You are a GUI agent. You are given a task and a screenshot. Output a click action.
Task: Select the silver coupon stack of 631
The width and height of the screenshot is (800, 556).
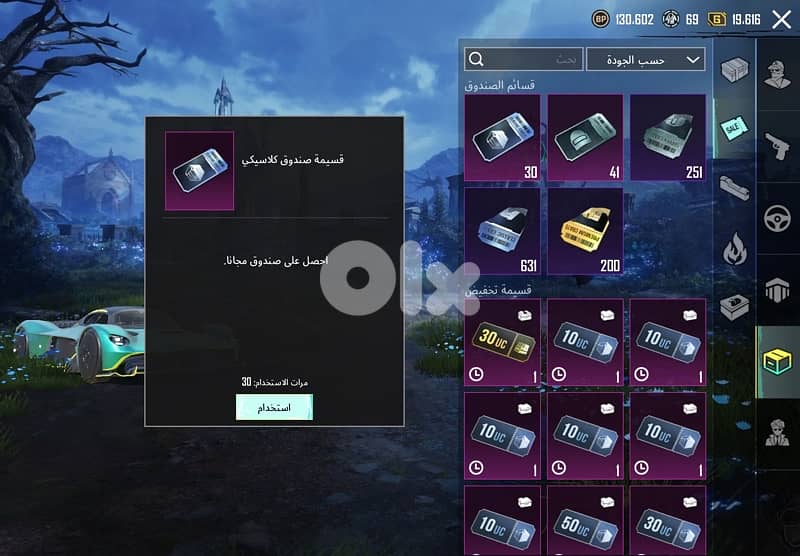501,231
